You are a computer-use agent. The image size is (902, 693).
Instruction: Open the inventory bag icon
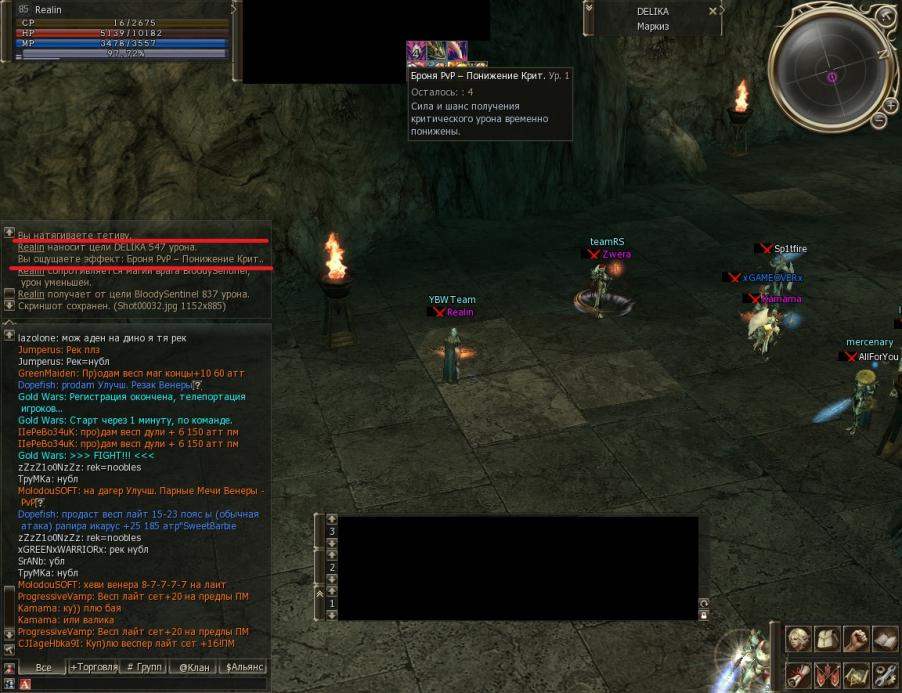click(x=827, y=638)
